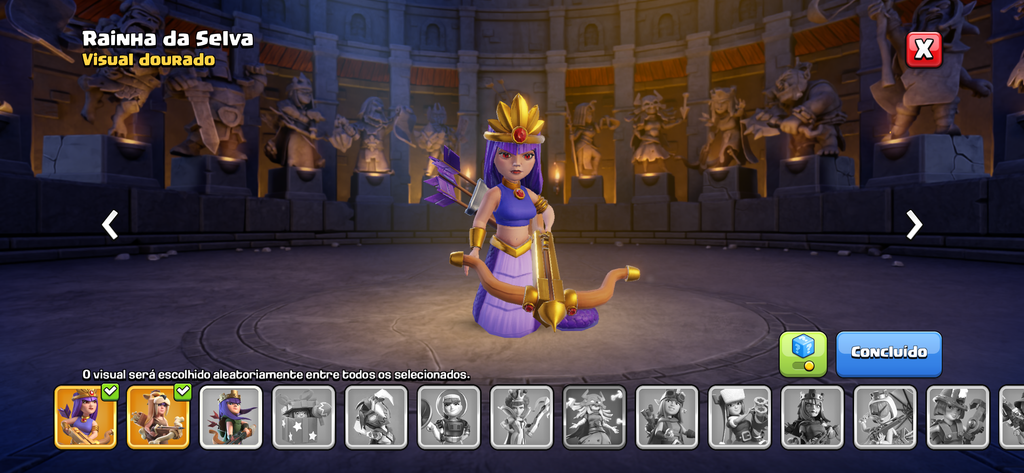1024x473 pixels.
Task: Choose the winter fur-hat queen skin
Action: tap(740, 416)
